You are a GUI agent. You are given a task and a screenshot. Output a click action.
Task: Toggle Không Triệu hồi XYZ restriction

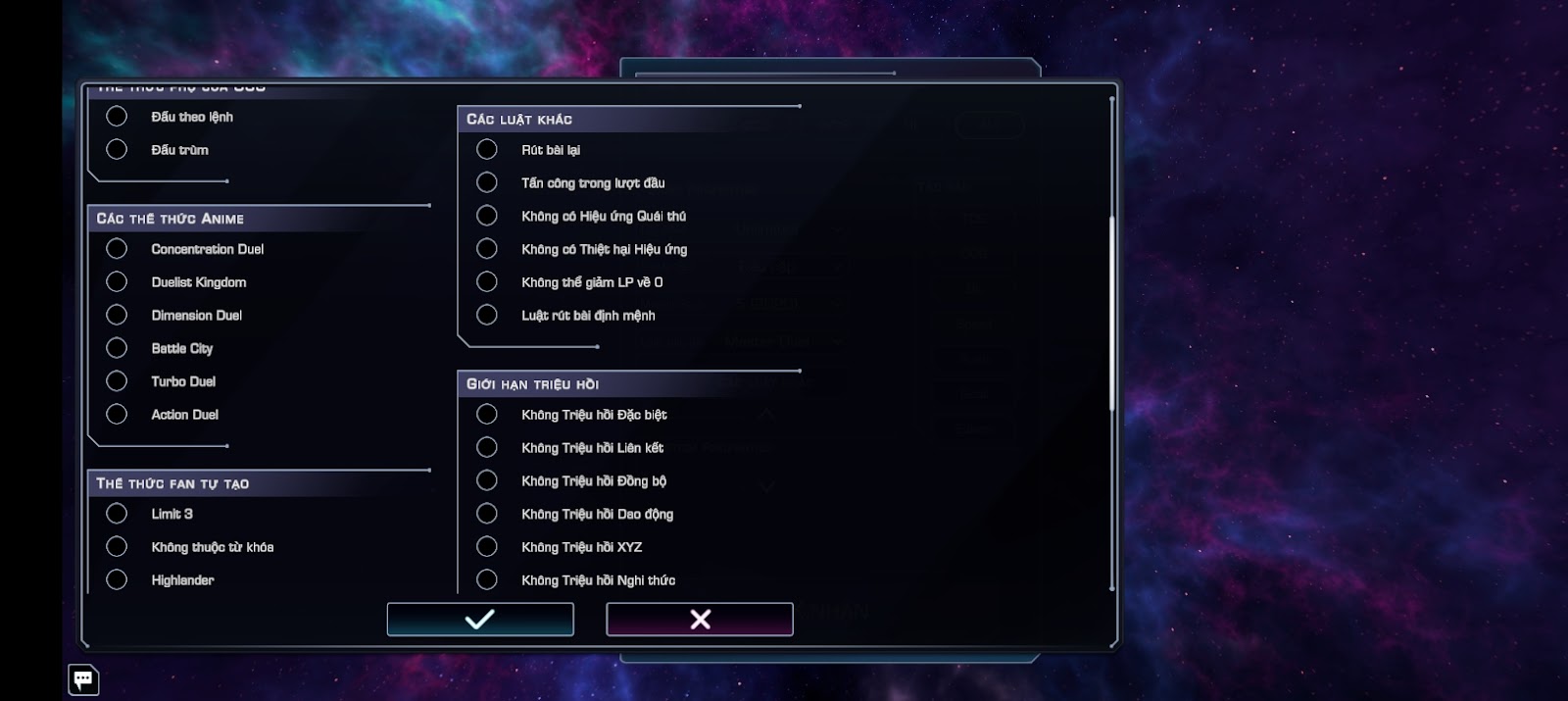coord(487,547)
